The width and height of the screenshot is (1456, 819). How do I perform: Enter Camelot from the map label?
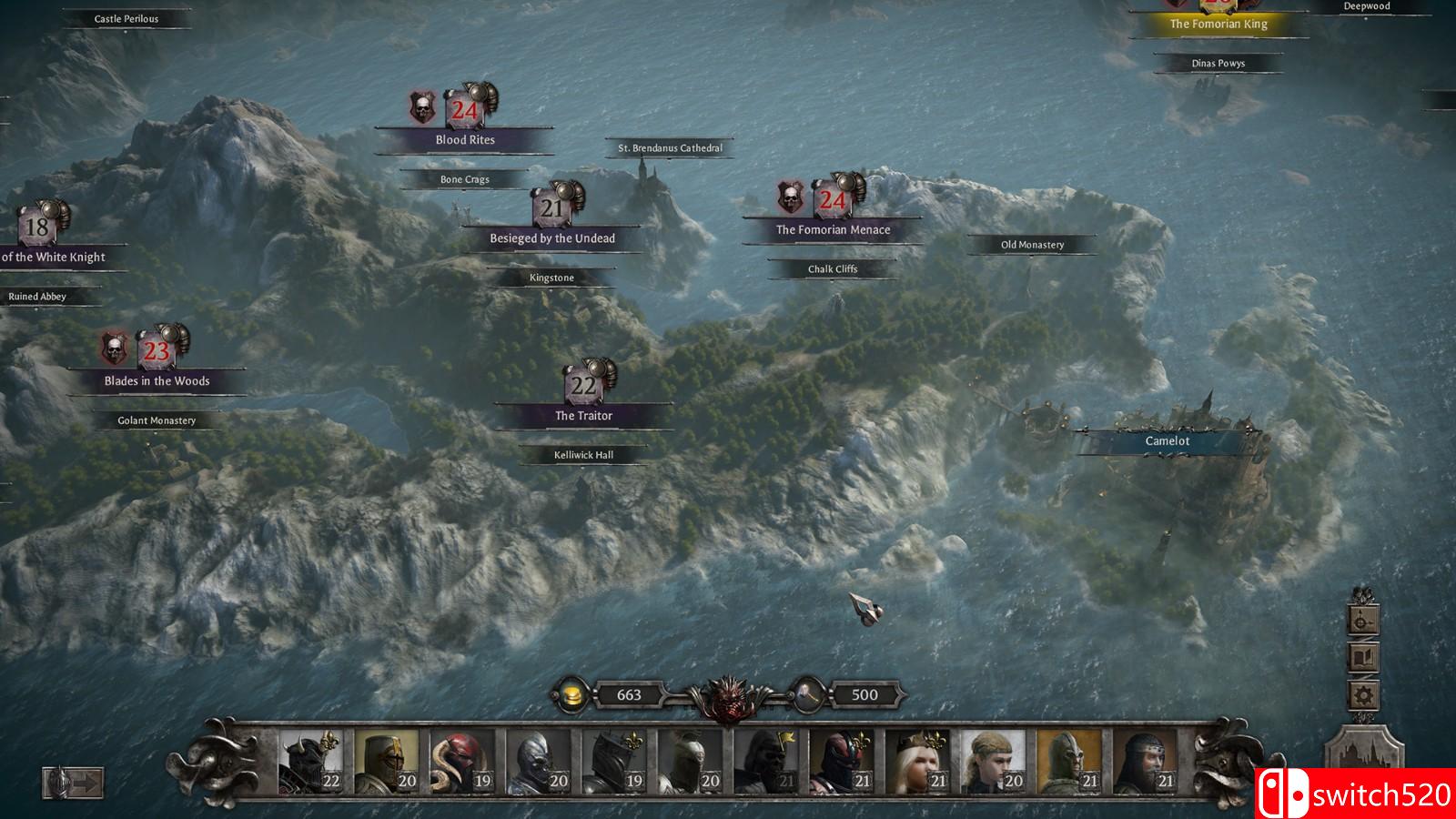[x=1167, y=441]
